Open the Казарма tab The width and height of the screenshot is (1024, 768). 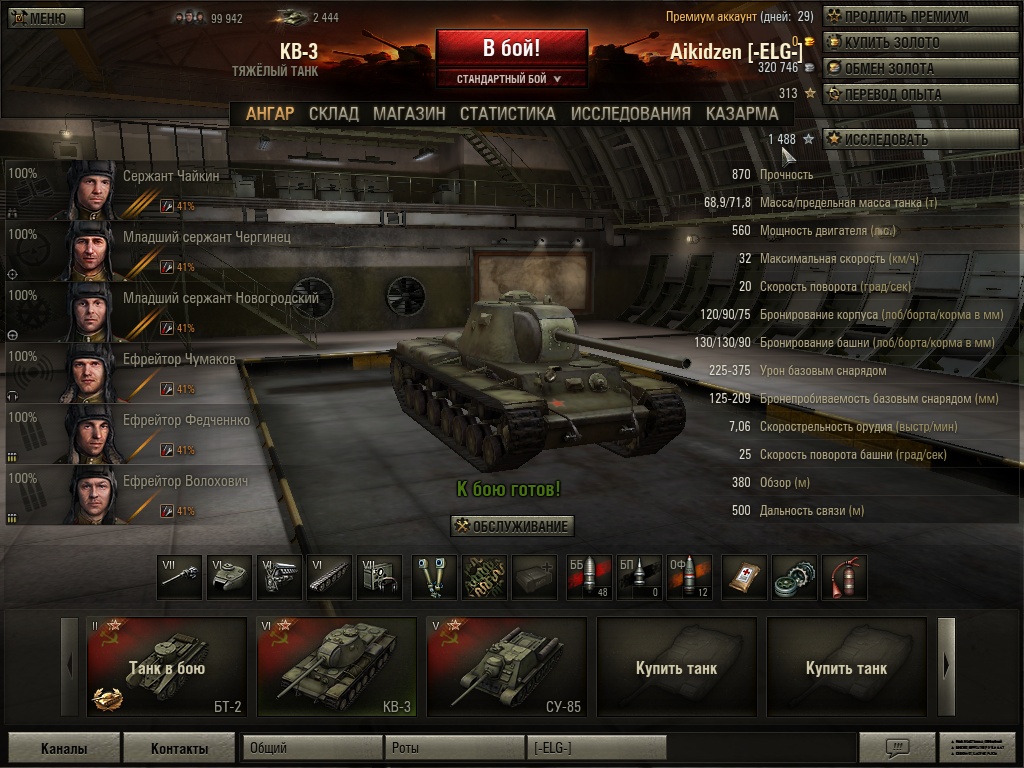pos(741,113)
